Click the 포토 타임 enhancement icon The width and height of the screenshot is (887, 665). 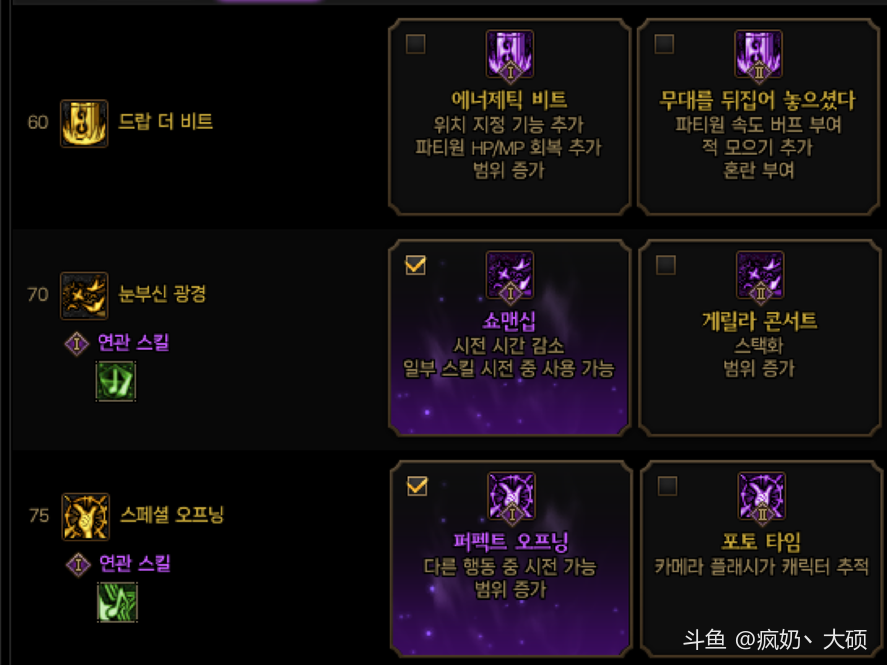(x=761, y=497)
